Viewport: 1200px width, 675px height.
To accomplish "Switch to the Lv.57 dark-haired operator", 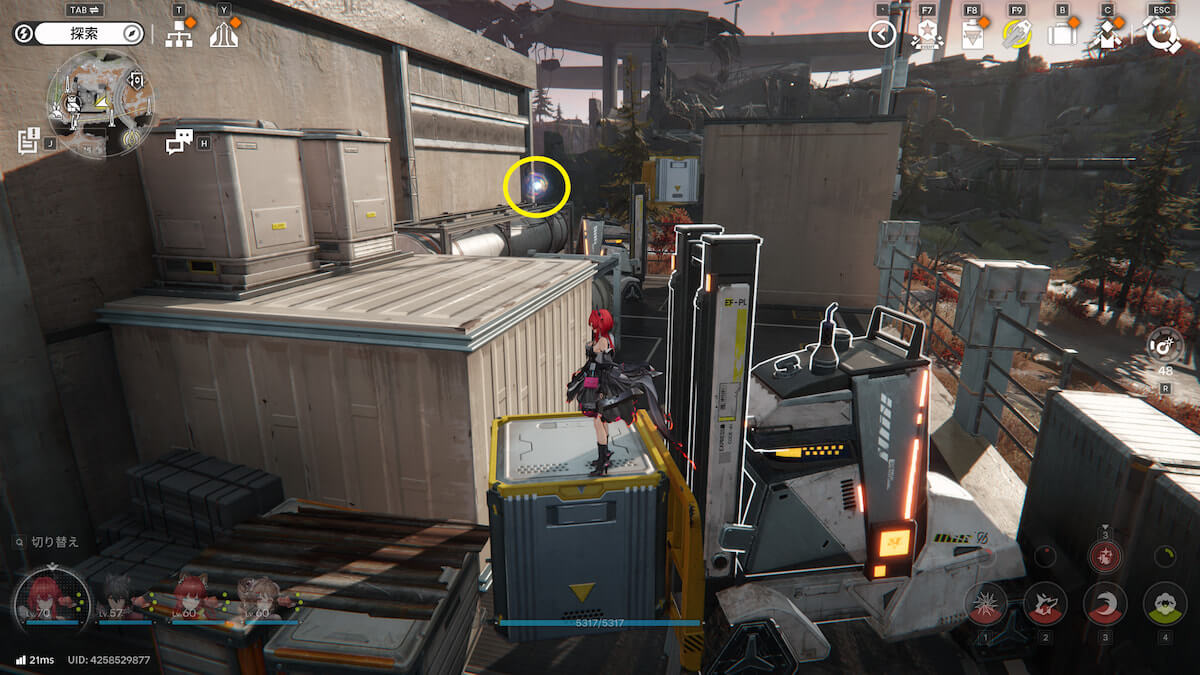I will [118, 597].
